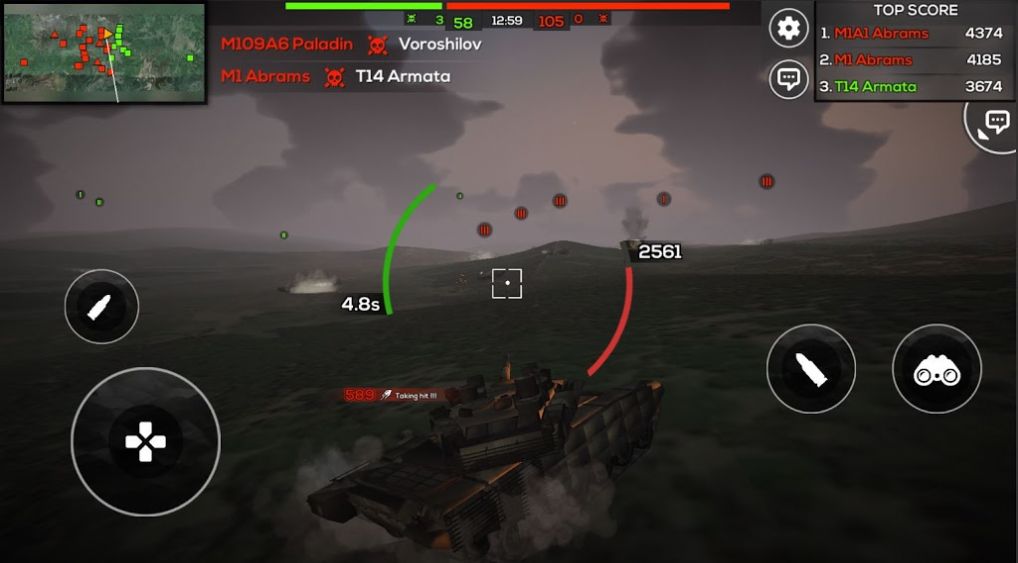Select the small ammo type button
The width and height of the screenshot is (1018, 563).
[102, 307]
